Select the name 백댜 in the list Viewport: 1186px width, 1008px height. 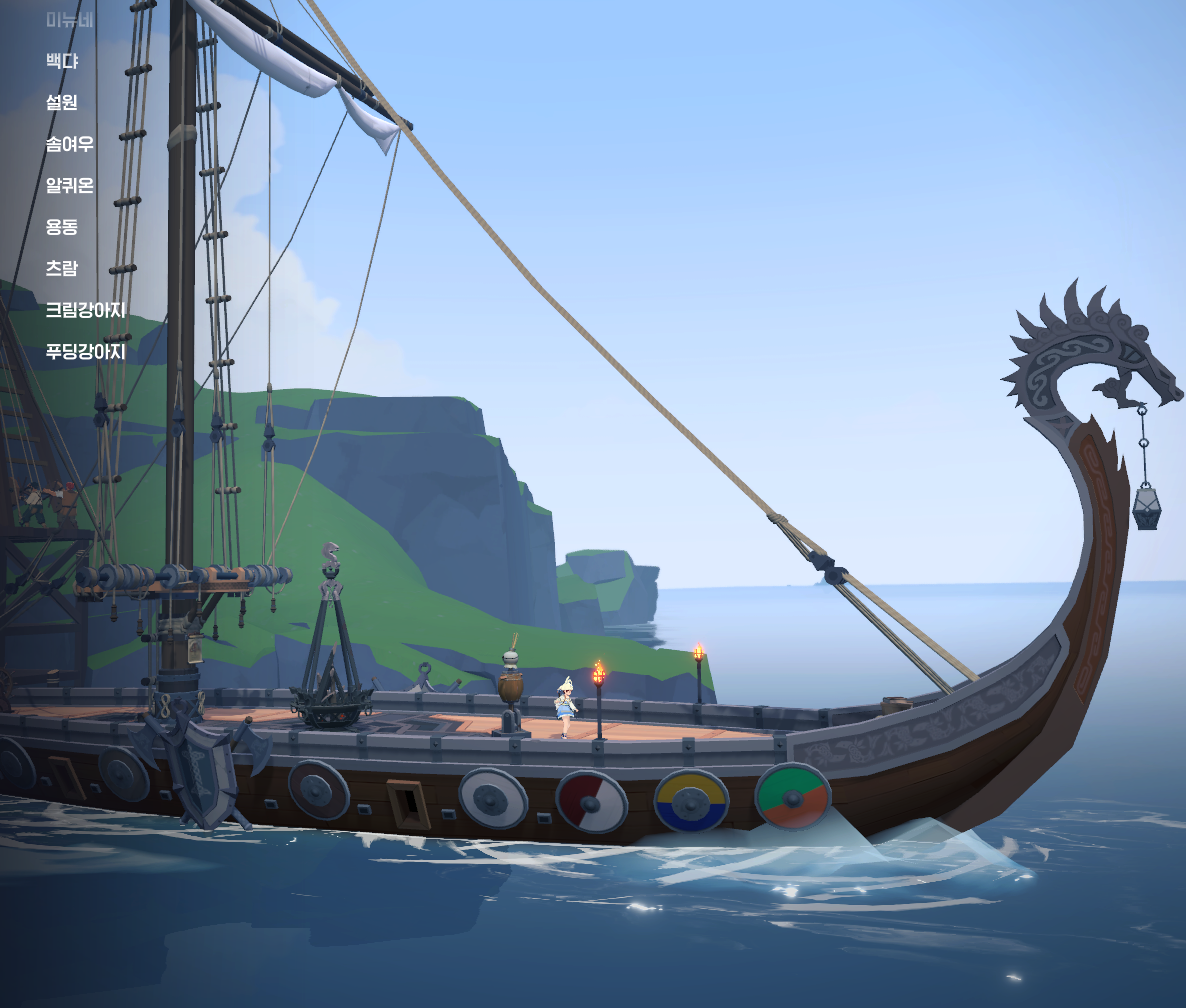(62, 61)
